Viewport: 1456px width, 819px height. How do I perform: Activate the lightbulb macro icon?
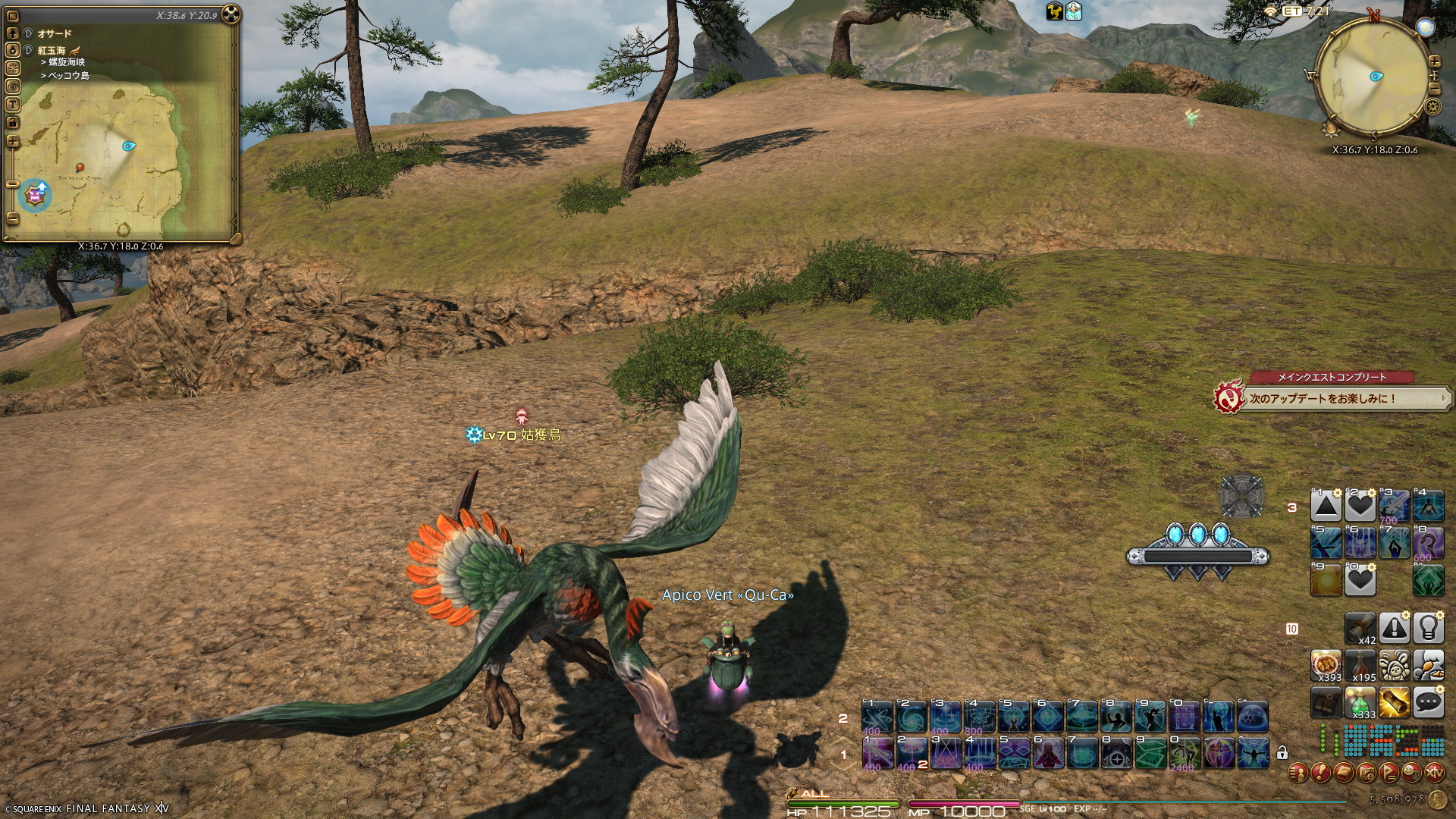[x=1428, y=628]
